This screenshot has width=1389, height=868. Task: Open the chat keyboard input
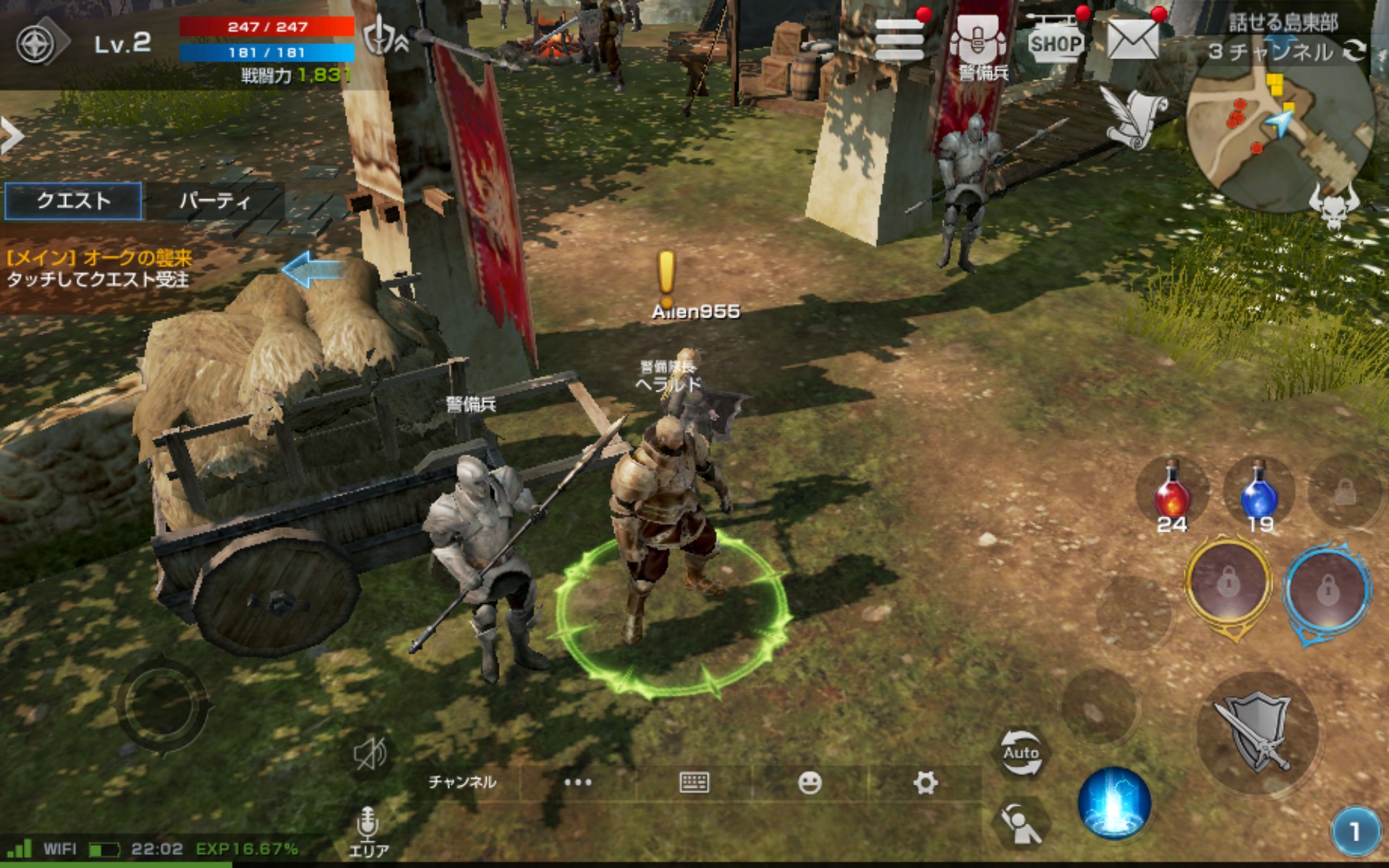pyautogui.click(x=694, y=782)
